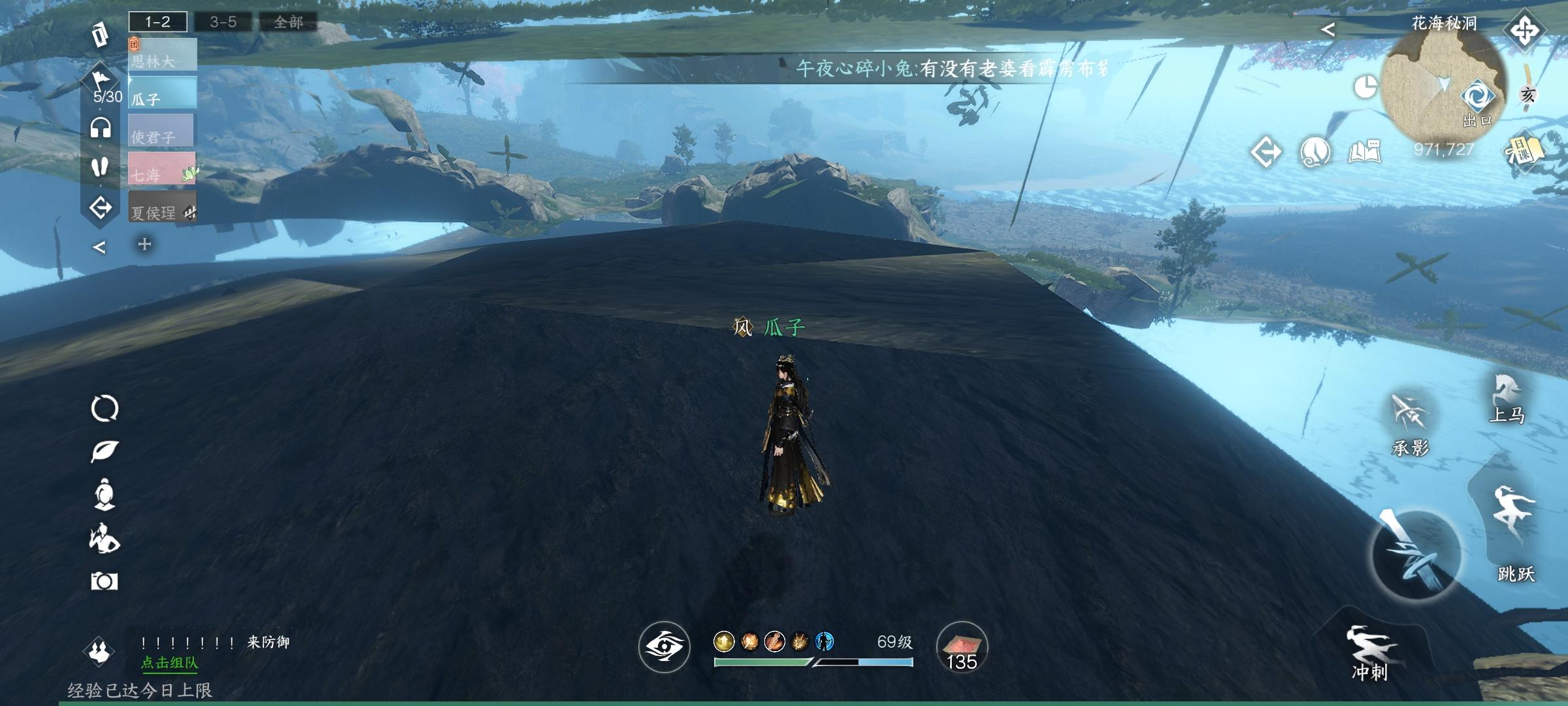Show the 全部 all members tab
This screenshot has height=706, width=1568.
tap(288, 22)
